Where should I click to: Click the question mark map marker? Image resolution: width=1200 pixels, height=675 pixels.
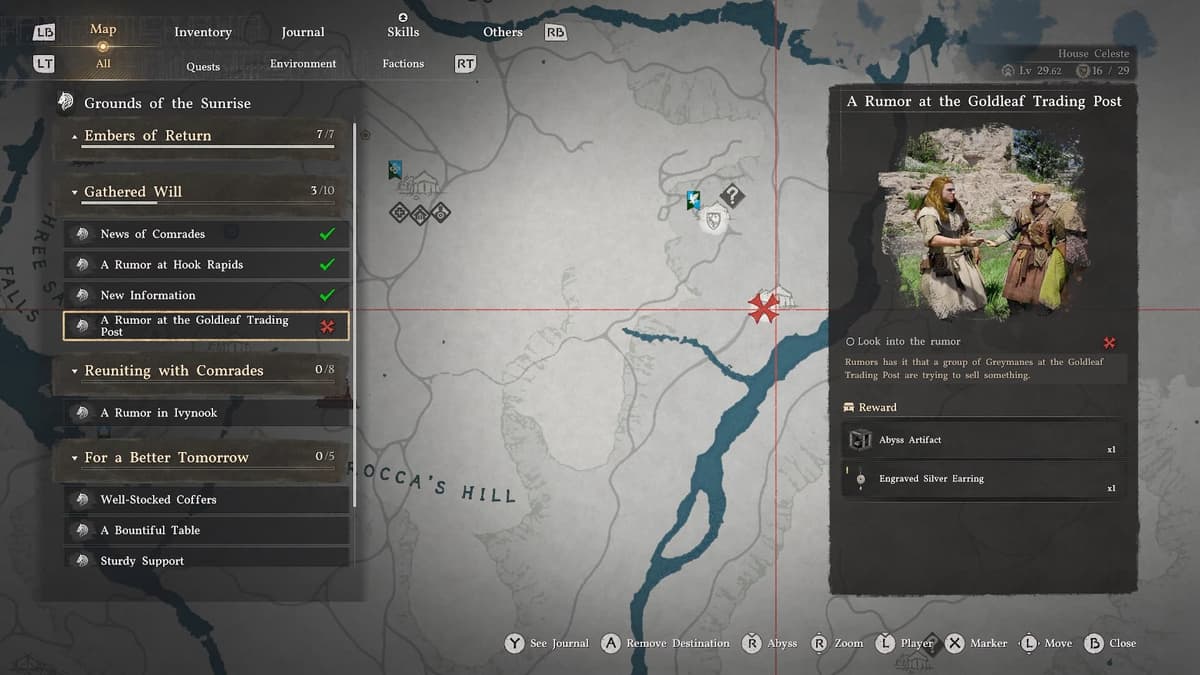[x=733, y=195]
